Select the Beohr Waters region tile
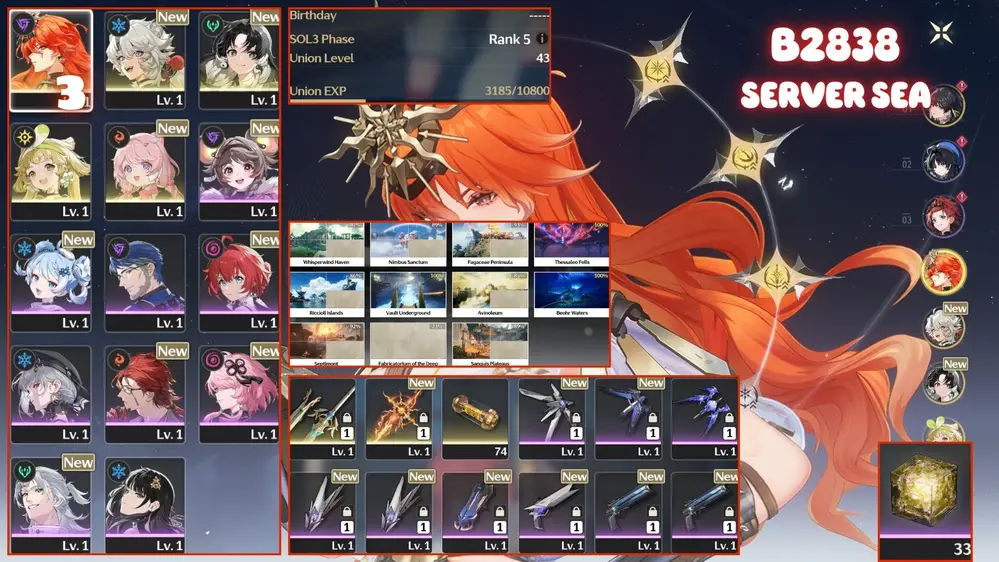Image resolution: width=999 pixels, height=562 pixels. (x=572, y=295)
